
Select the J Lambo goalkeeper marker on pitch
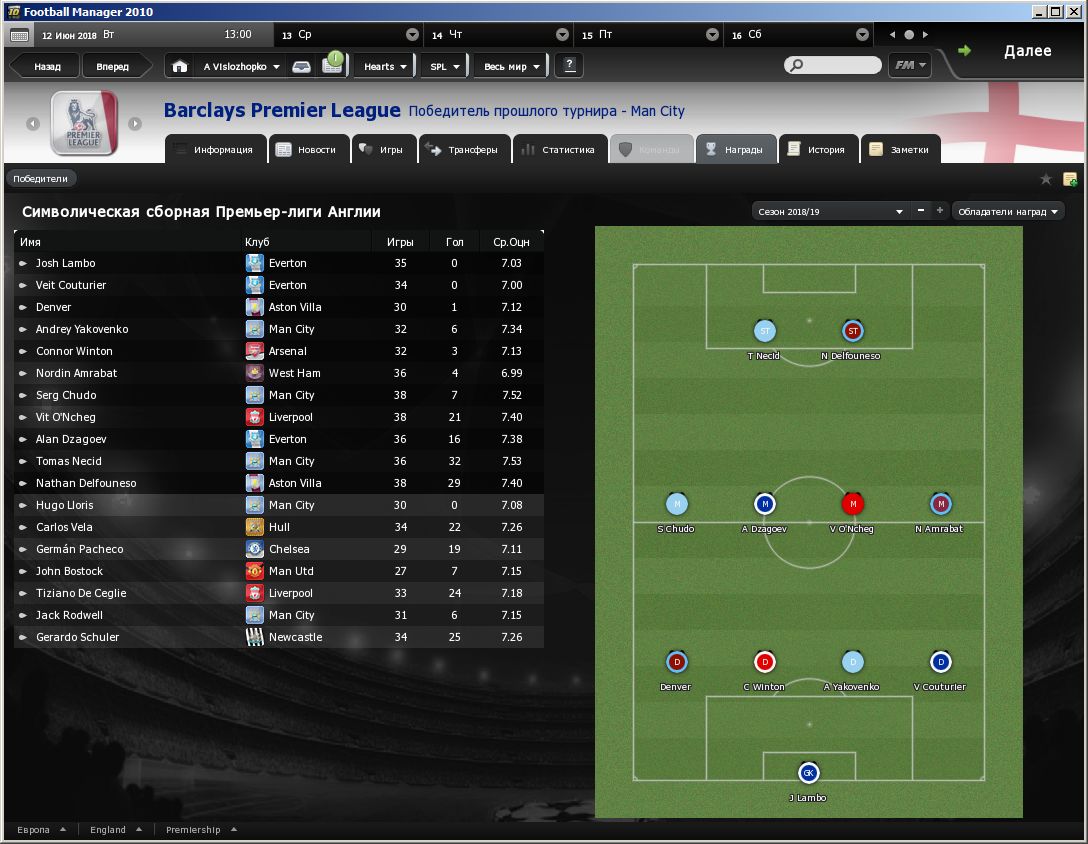pos(808,773)
